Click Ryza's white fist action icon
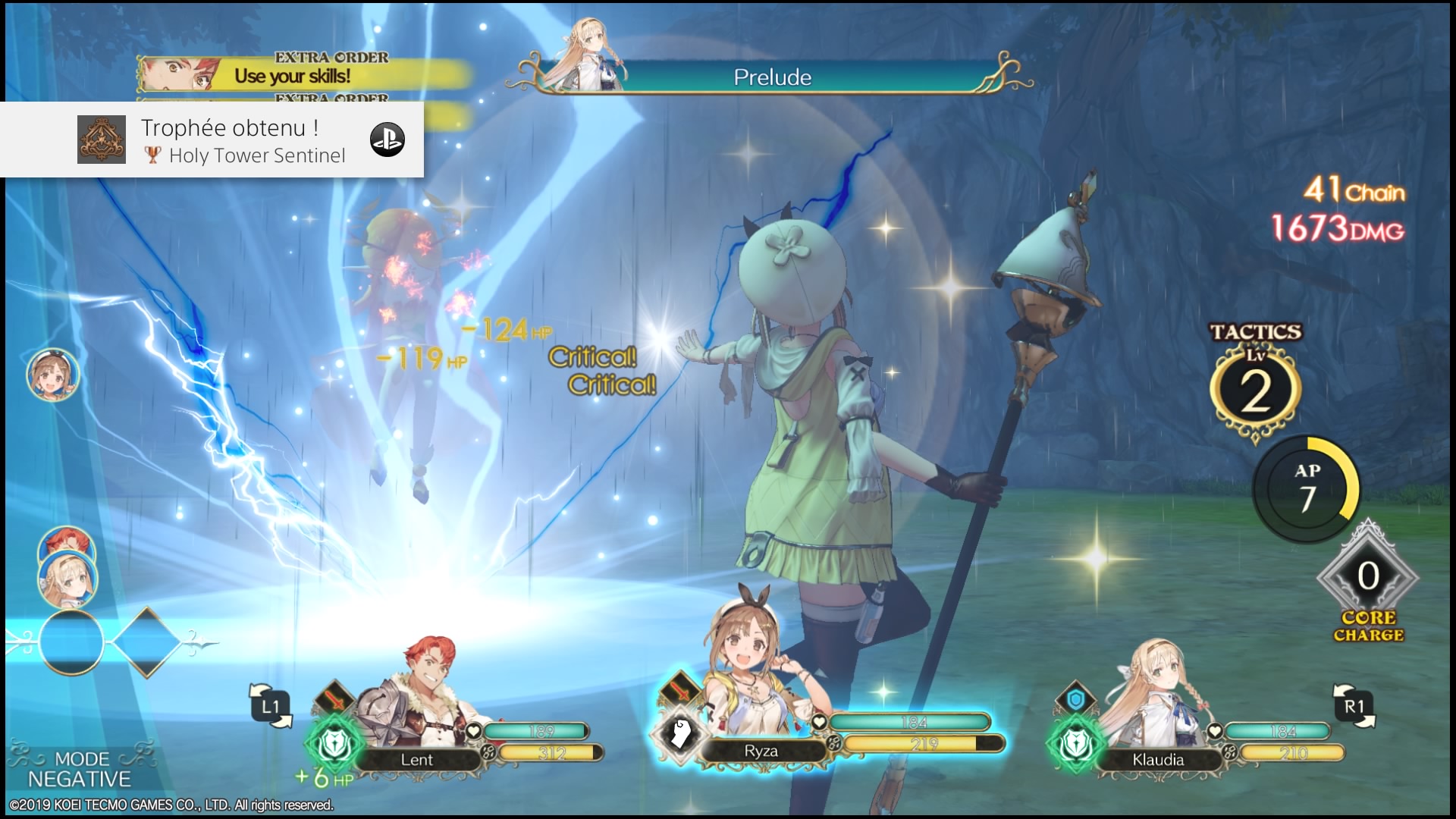The image size is (1456, 819). [679, 733]
